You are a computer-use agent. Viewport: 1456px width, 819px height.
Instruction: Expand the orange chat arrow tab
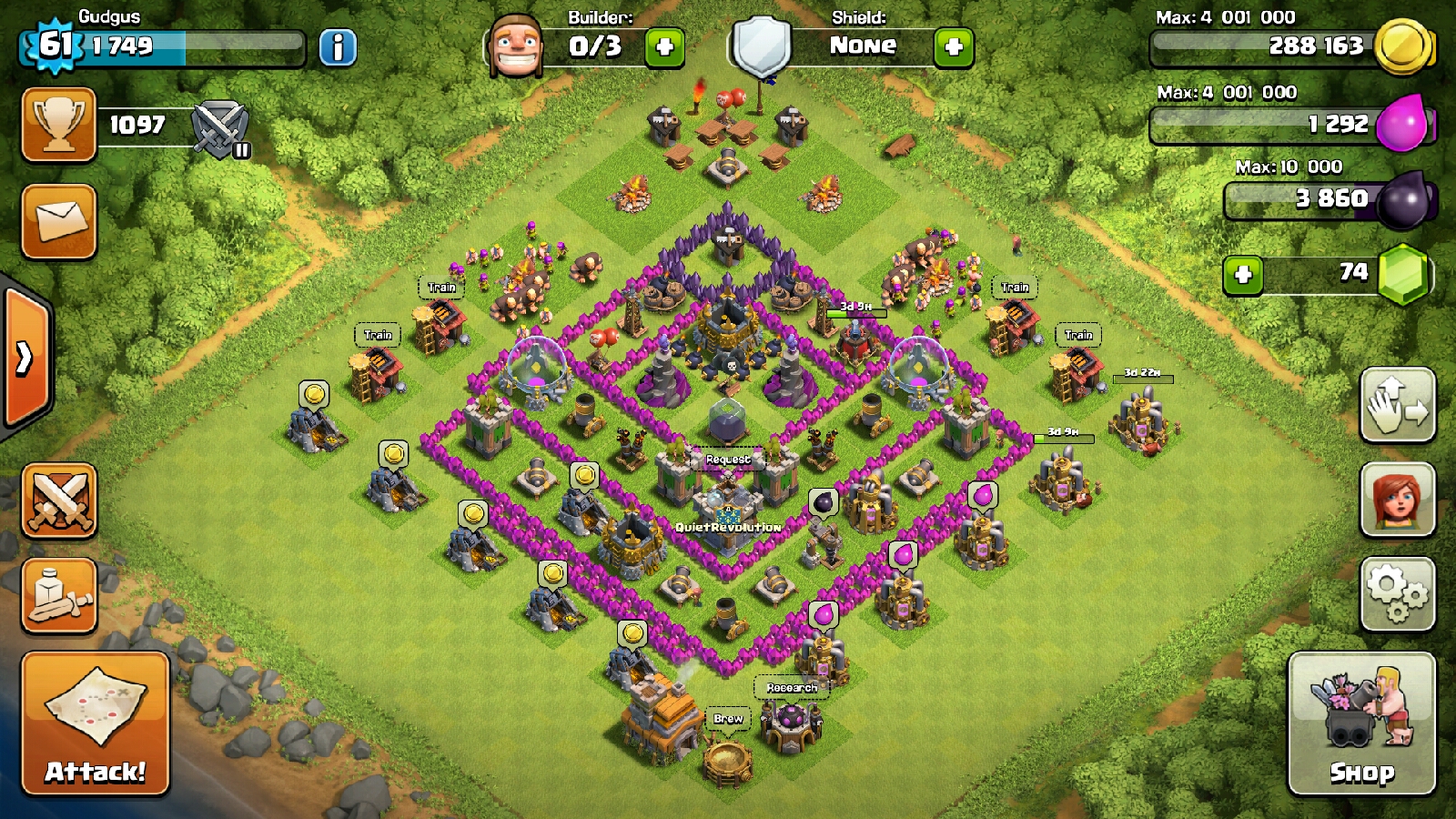point(25,358)
